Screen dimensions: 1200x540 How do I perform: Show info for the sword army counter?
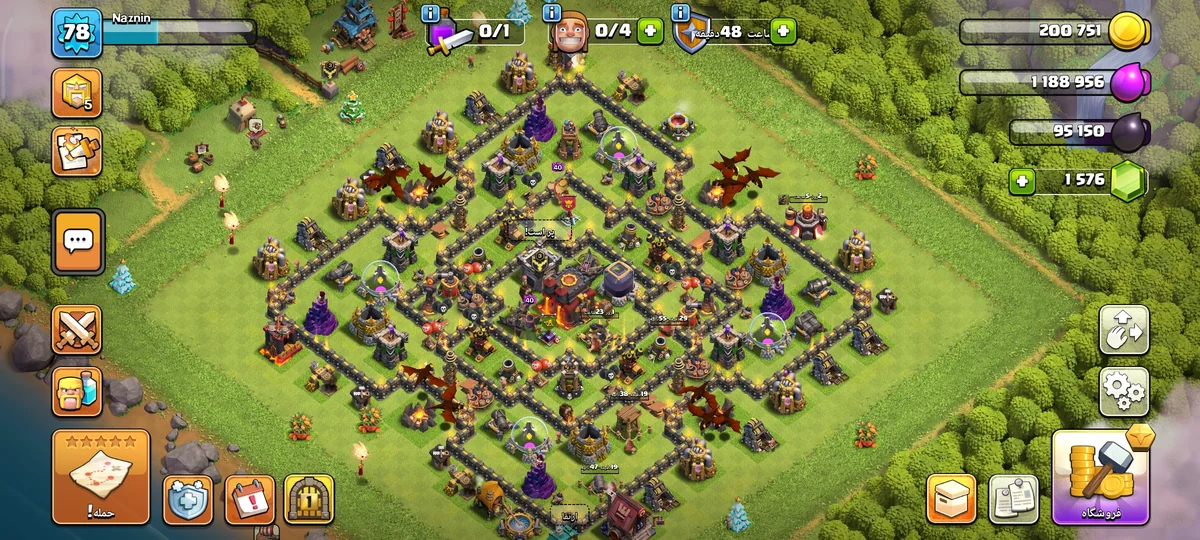(x=431, y=13)
